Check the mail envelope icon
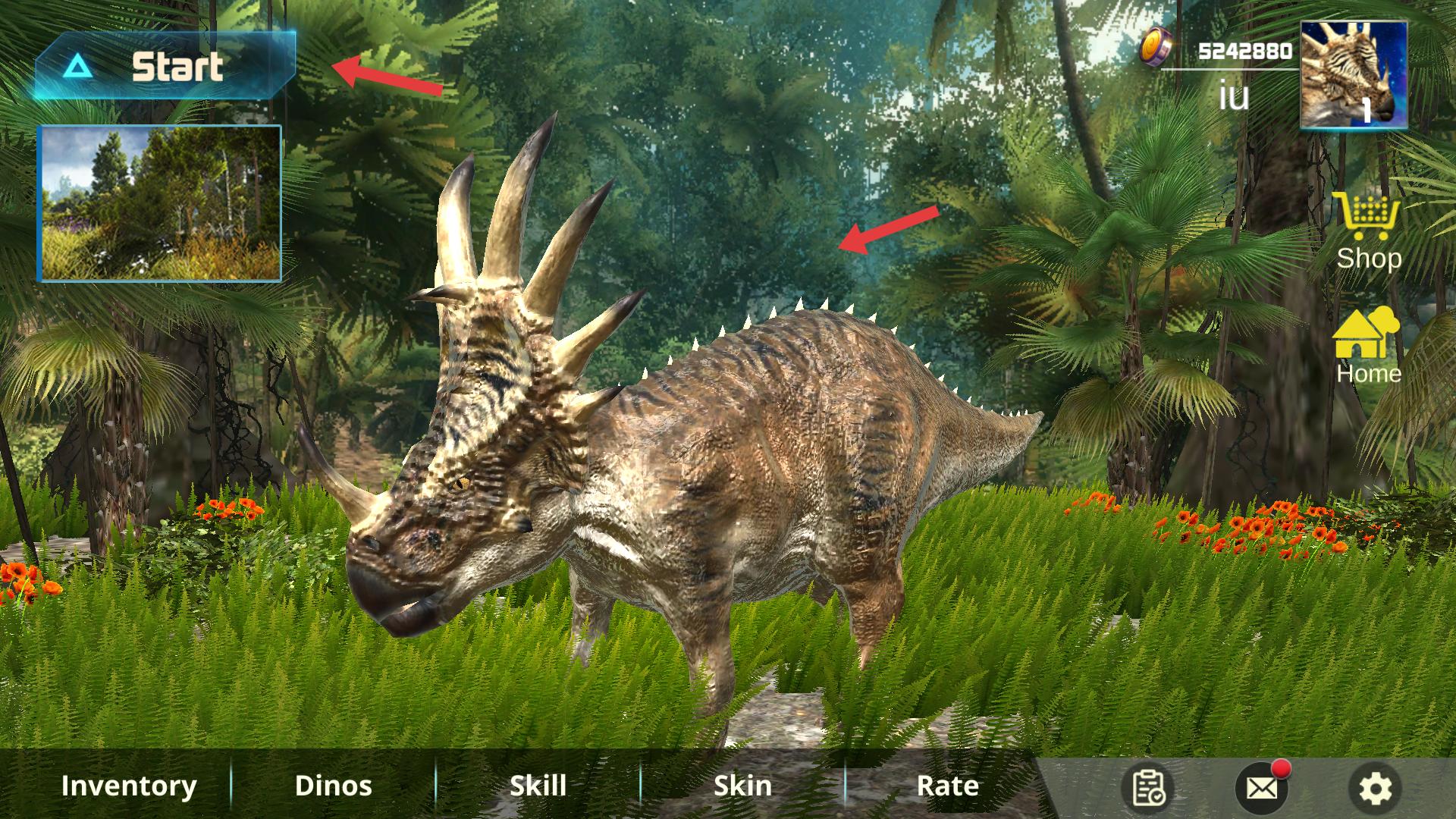The width and height of the screenshot is (1456, 819). (1261, 789)
